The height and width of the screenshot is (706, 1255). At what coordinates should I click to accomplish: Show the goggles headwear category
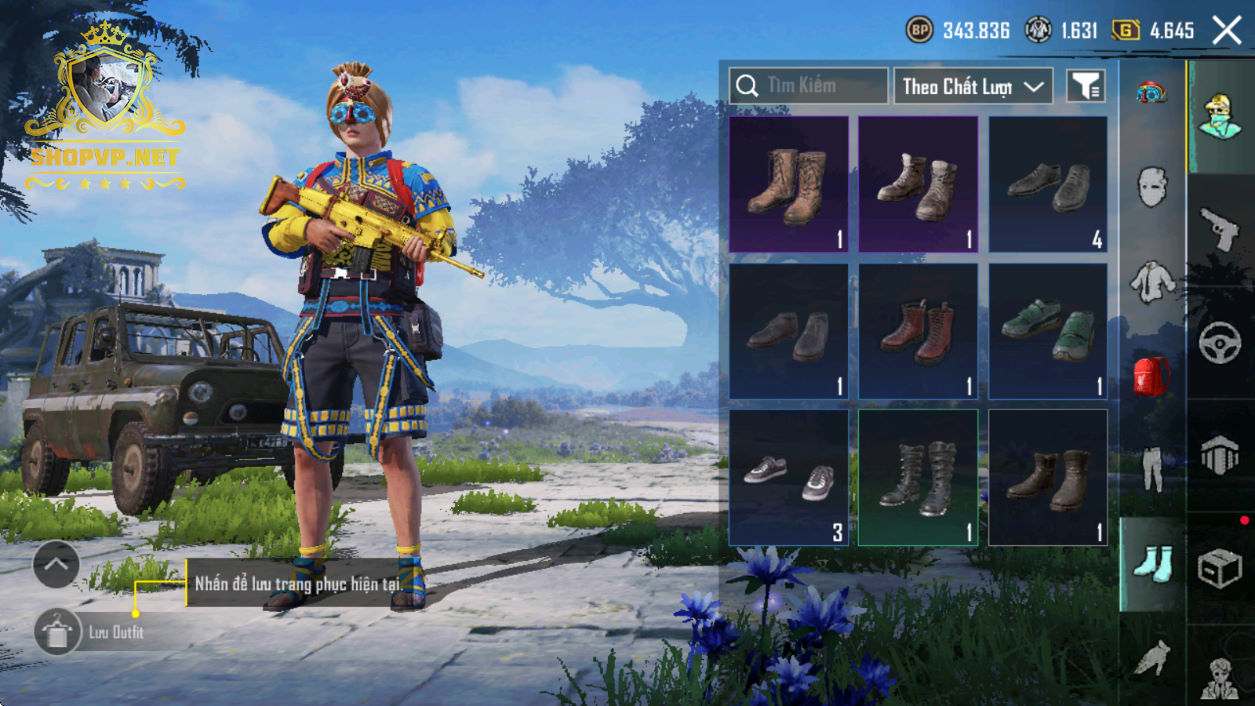coord(1152,93)
